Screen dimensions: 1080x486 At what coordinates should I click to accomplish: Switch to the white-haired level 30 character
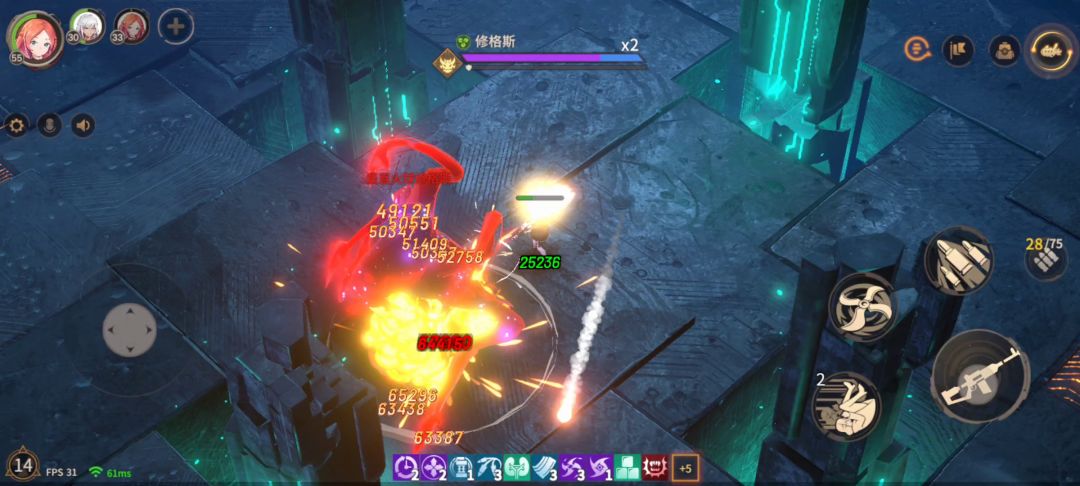[x=88, y=26]
